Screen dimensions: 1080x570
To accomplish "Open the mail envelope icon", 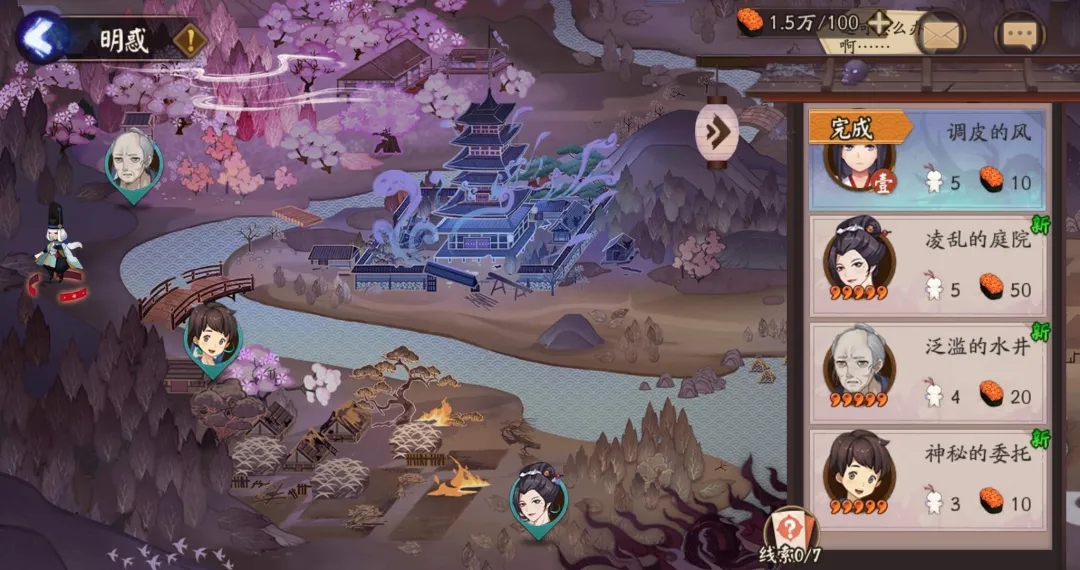I will pos(940,36).
